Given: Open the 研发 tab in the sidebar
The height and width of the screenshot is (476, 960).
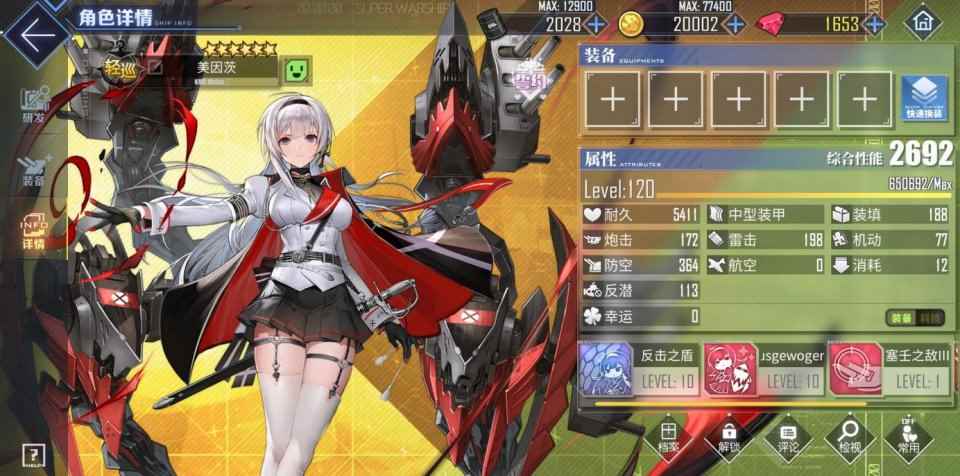Looking at the screenshot, I should click(x=34, y=107).
